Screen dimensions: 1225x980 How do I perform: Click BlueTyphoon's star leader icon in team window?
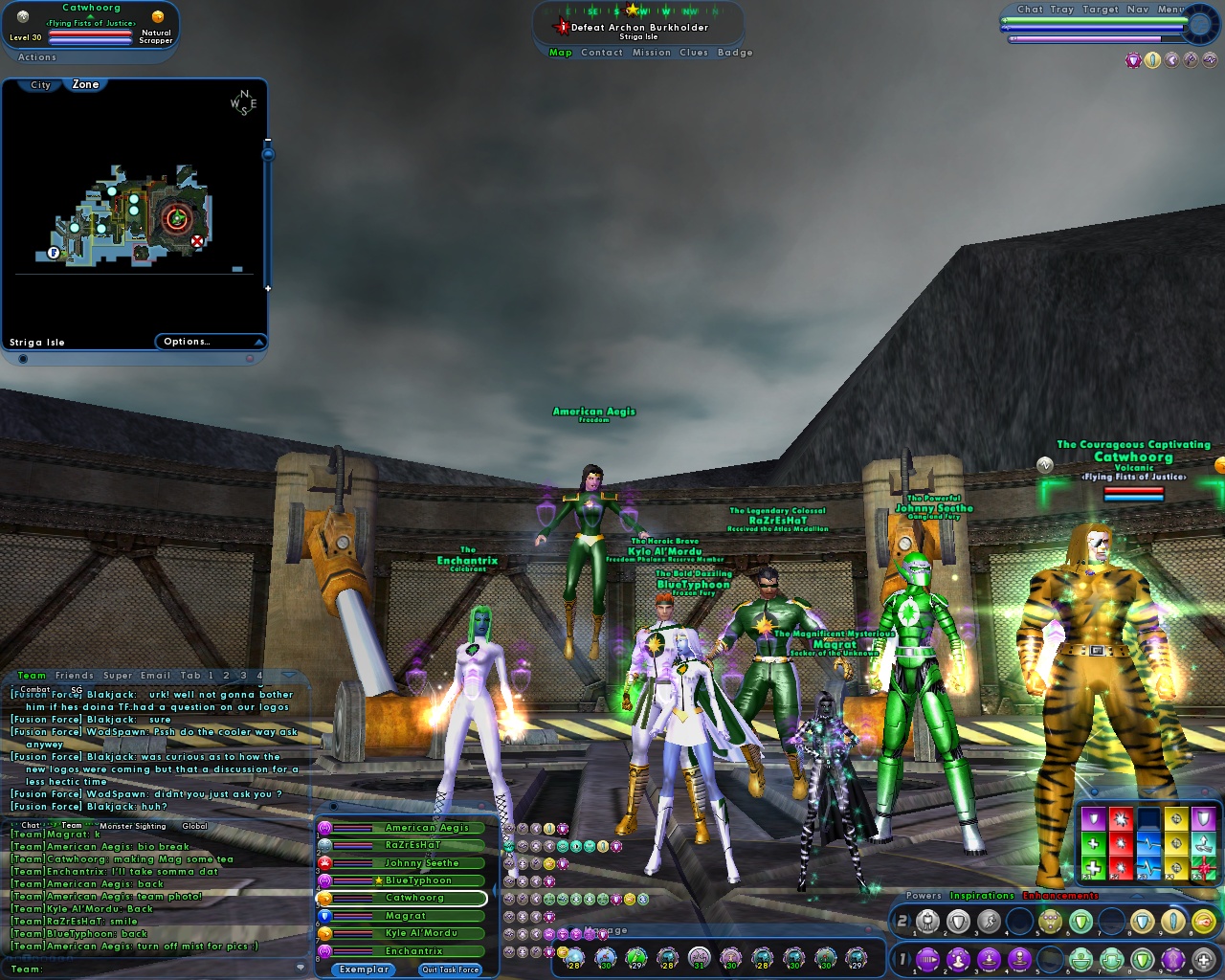(x=378, y=880)
